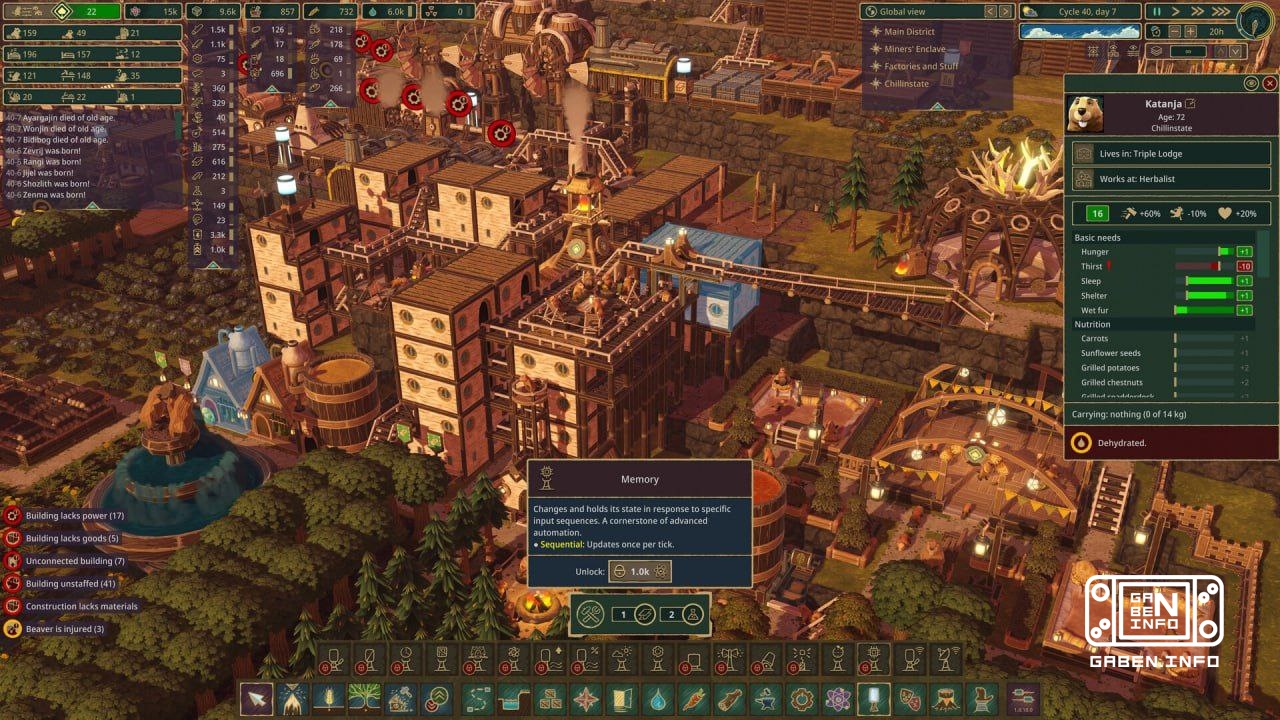Click Katanja's portrait thumbnail
1280x720 pixels.
click(x=1086, y=113)
